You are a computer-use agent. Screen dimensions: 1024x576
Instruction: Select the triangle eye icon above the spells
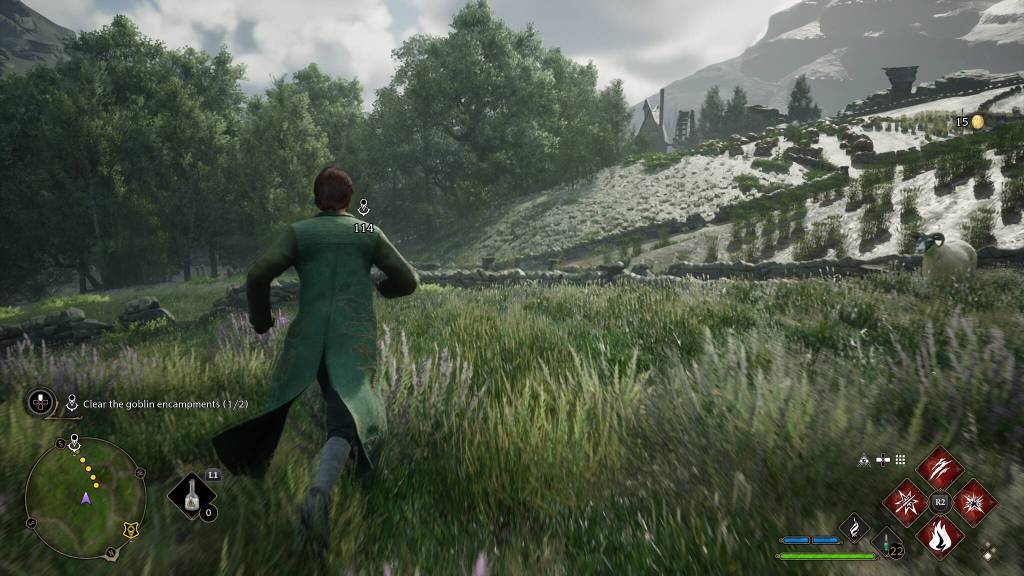[x=863, y=460]
